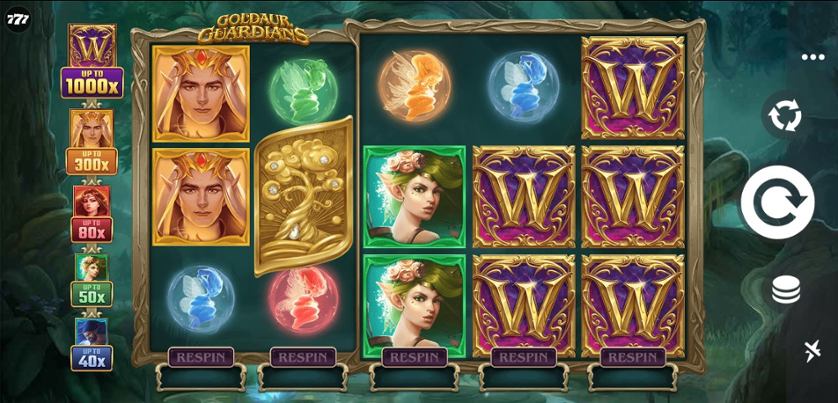Image resolution: width=838 pixels, height=403 pixels.
Task: Open autoplay with the circular arrows icon
Action: pyautogui.click(x=785, y=117)
